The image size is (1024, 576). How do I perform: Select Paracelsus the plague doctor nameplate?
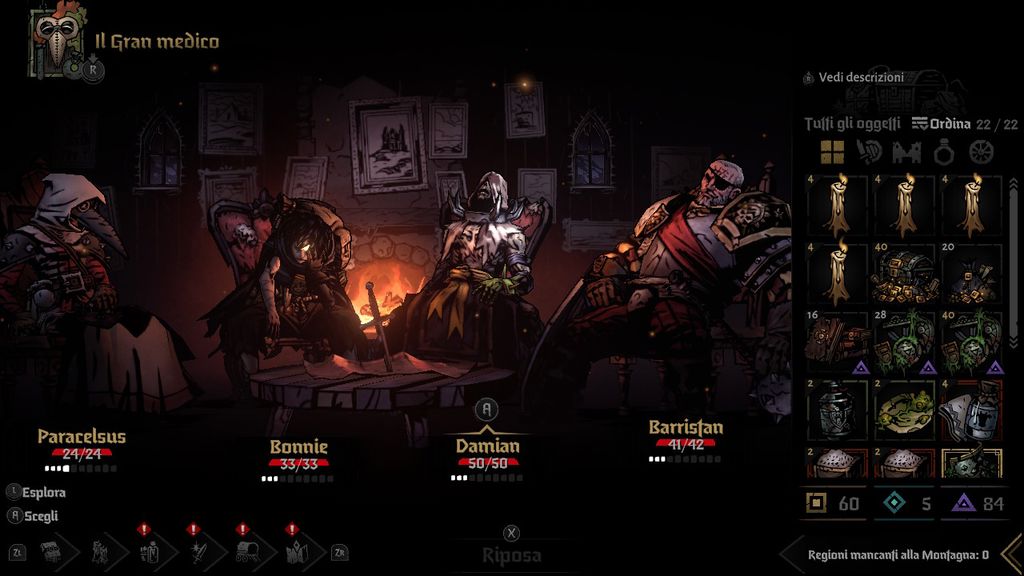coord(82,437)
